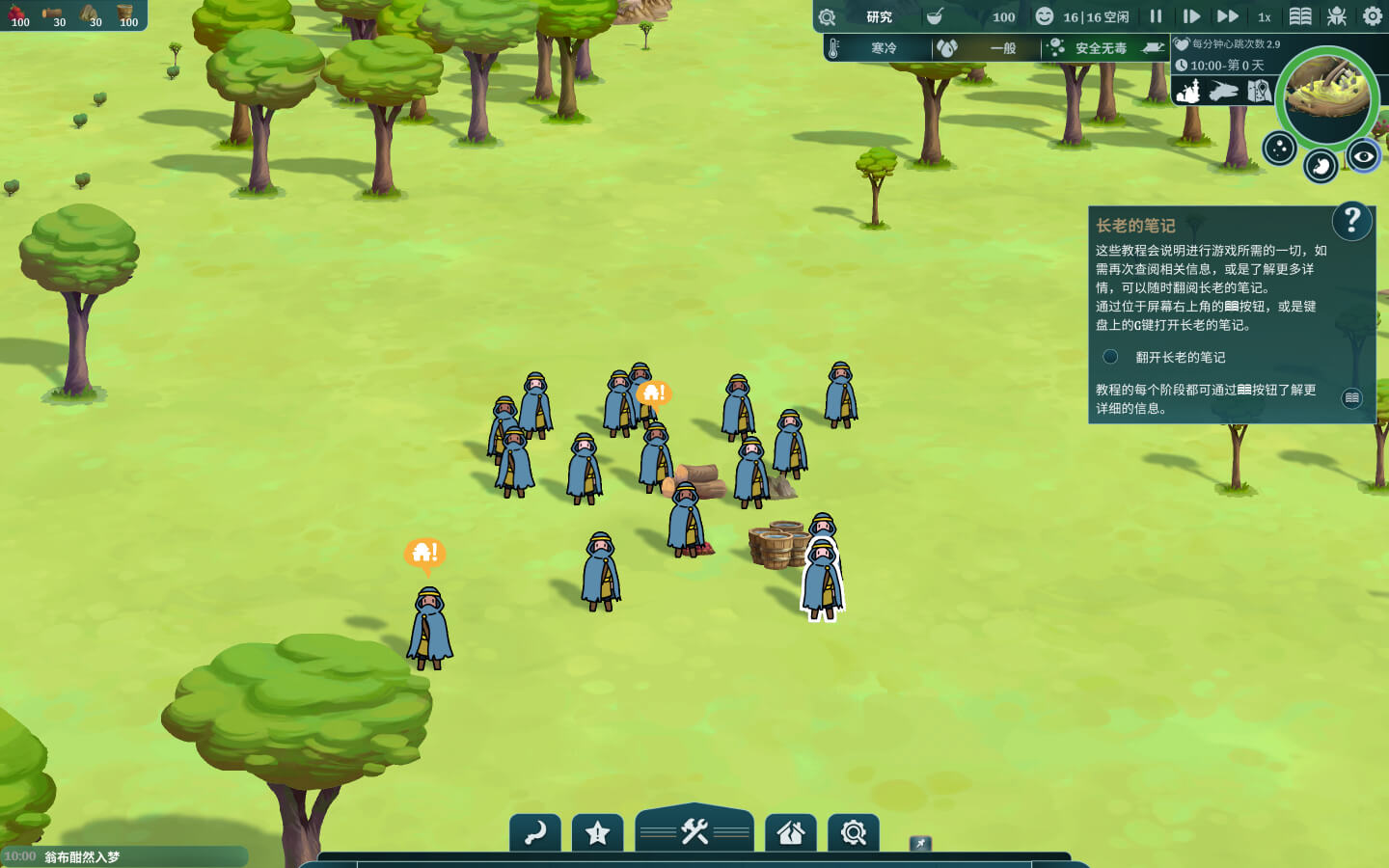Select the broken house demolish tool
This screenshot has width=1389, height=868.
point(791,832)
